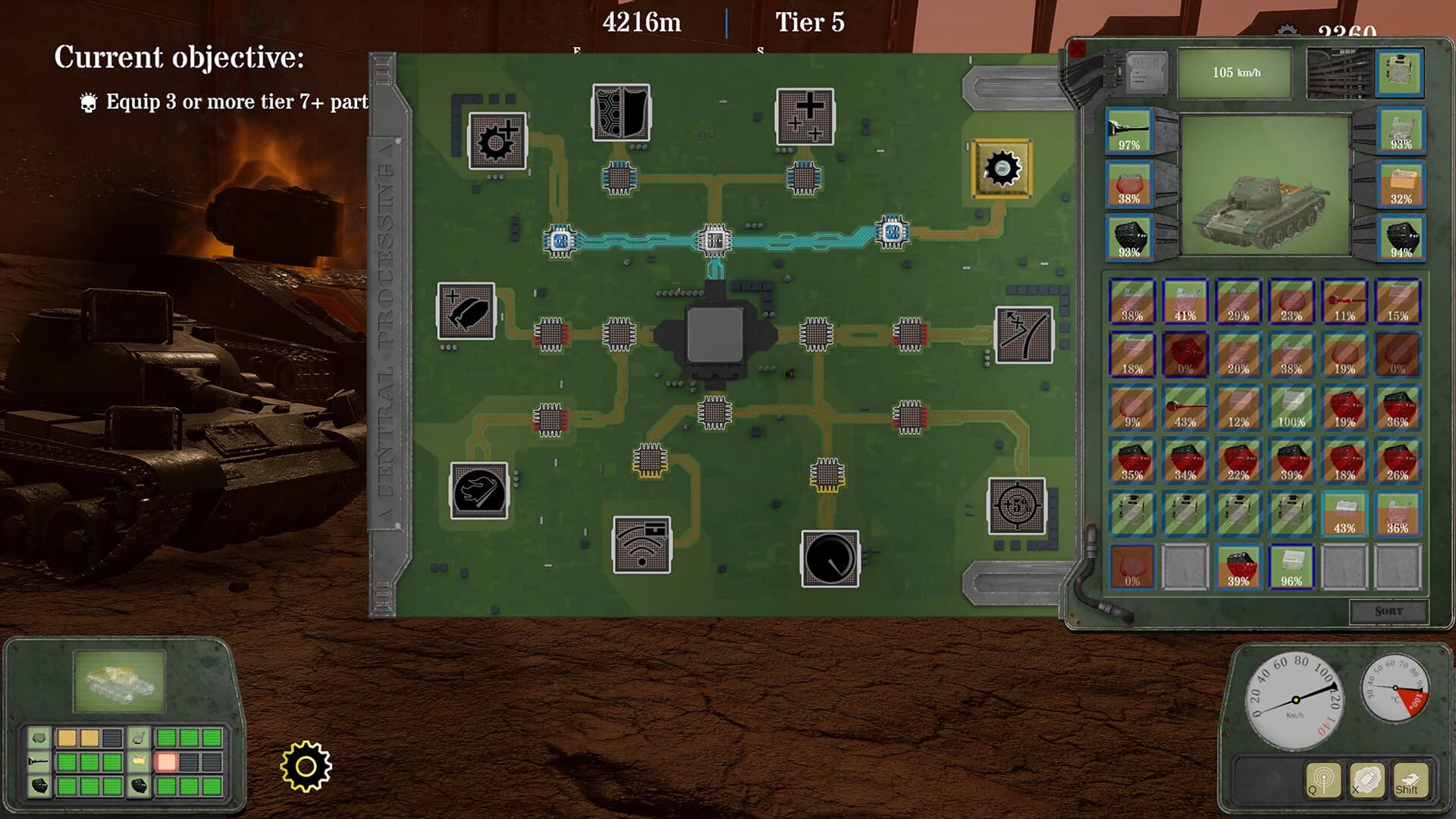This screenshot has height=819, width=1456.
Task: Select the triple-cross repair node
Action: tap(805, 115)
